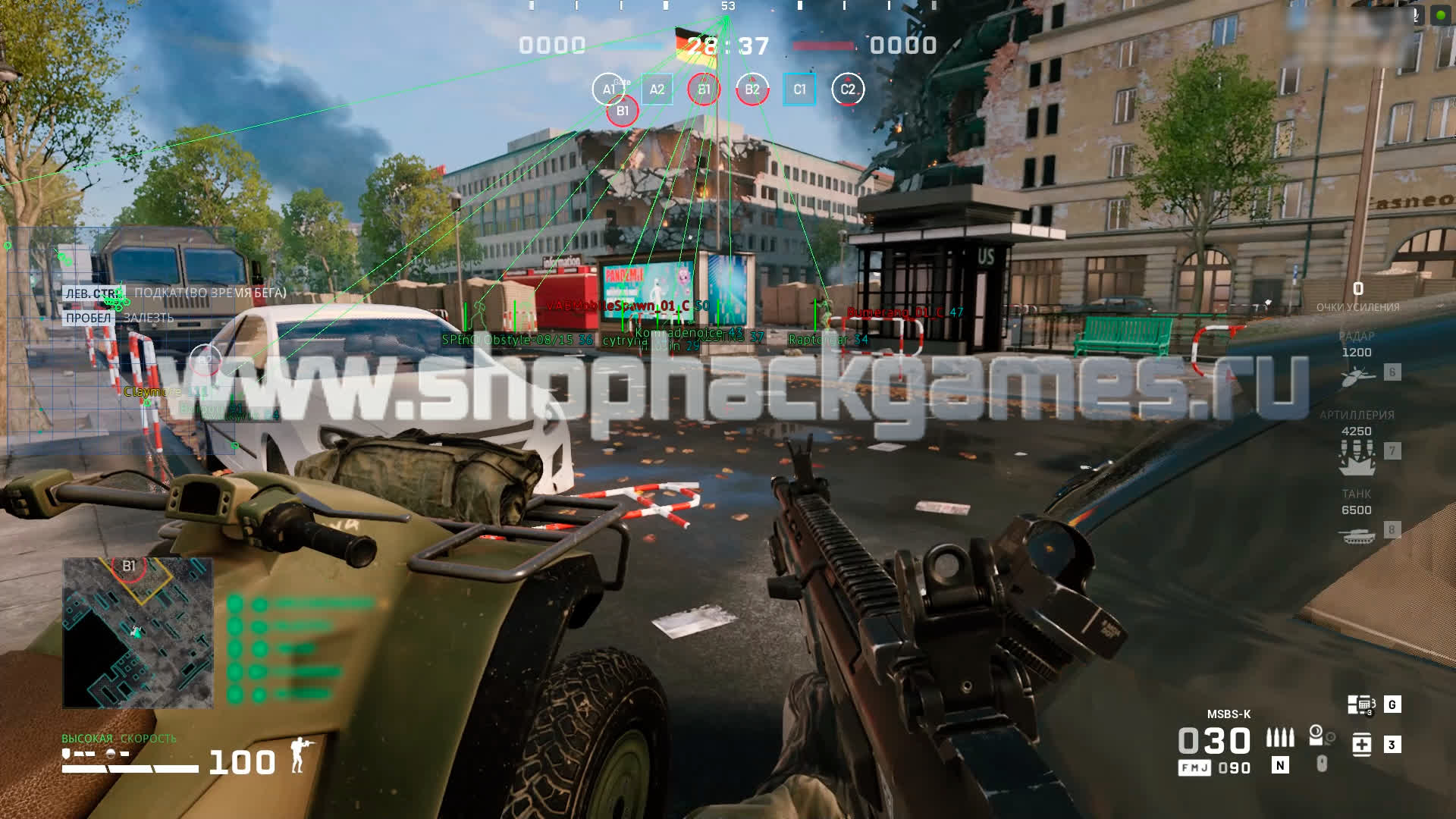This screenshot has height=819, width=1456.
Task: Choose the C2 capture point marker
Action: 848,89
